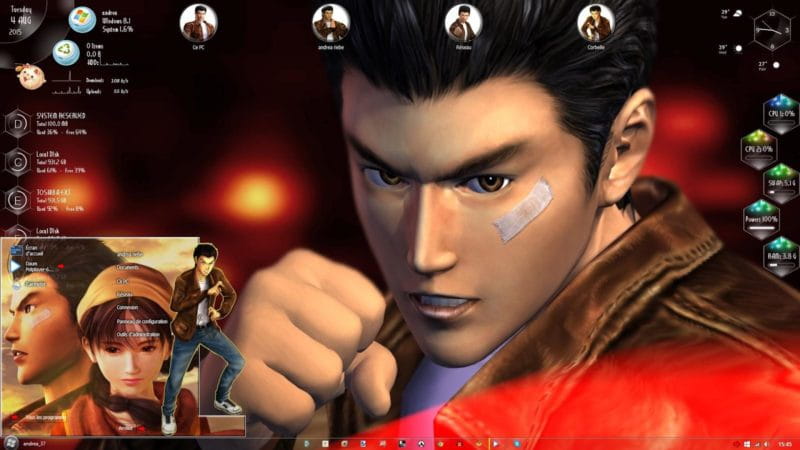Open the Ce PC desktop icon
Viewport: 800px width, 450px height.
[x=199, y=24]
